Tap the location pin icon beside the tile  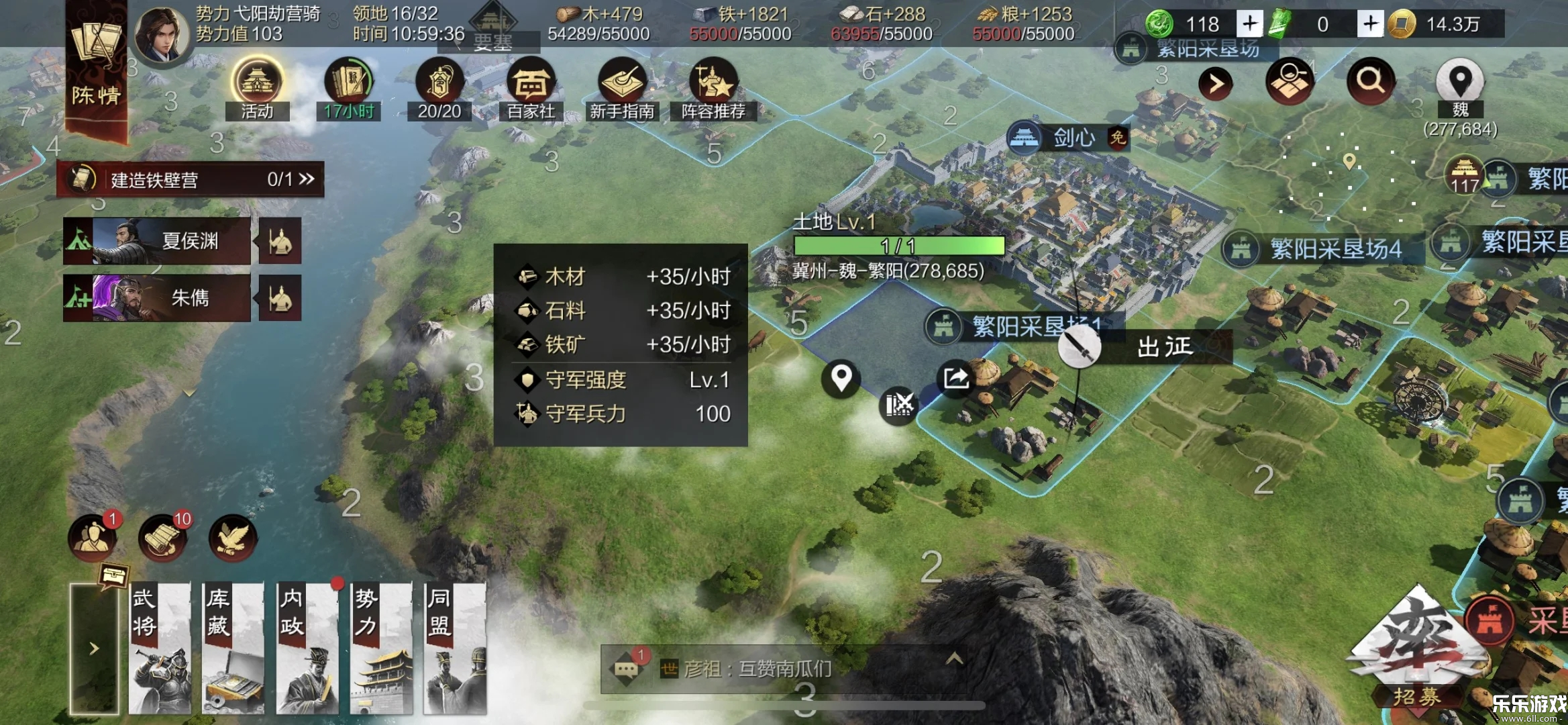[x=841, y=379]
